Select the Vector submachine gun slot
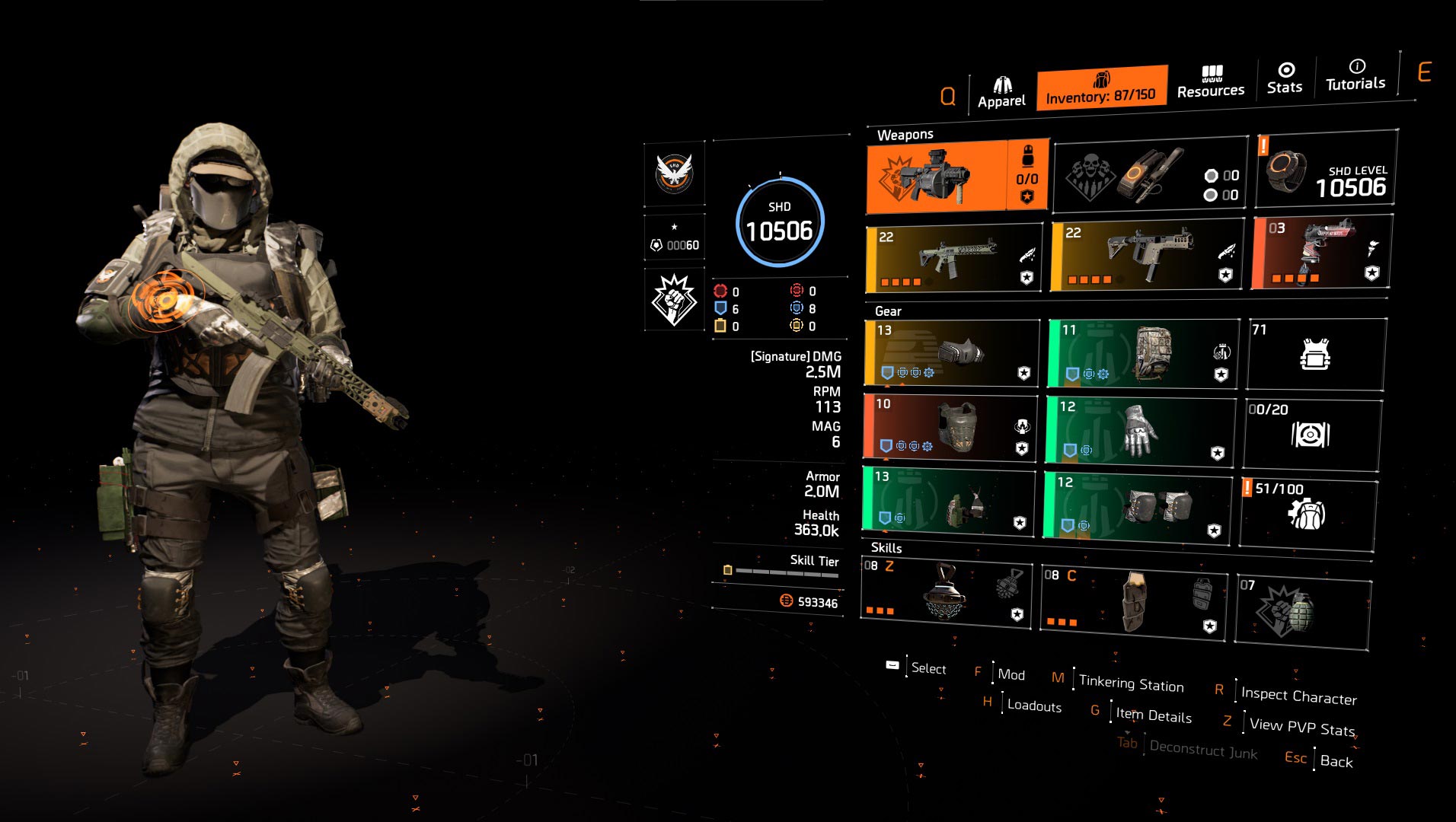The image size is (1456, 822). [1145, 253]
